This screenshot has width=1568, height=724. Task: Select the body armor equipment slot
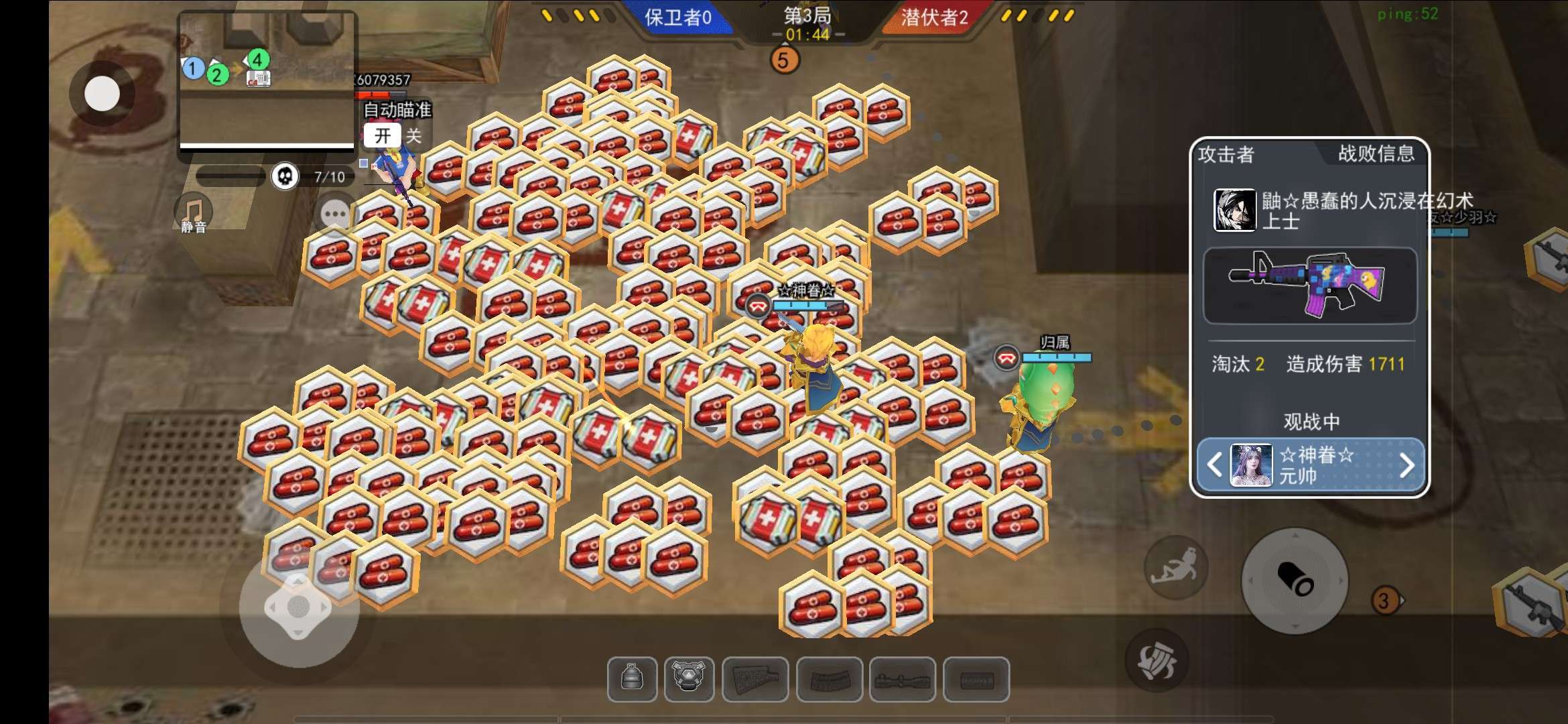(x=689, y=679)
